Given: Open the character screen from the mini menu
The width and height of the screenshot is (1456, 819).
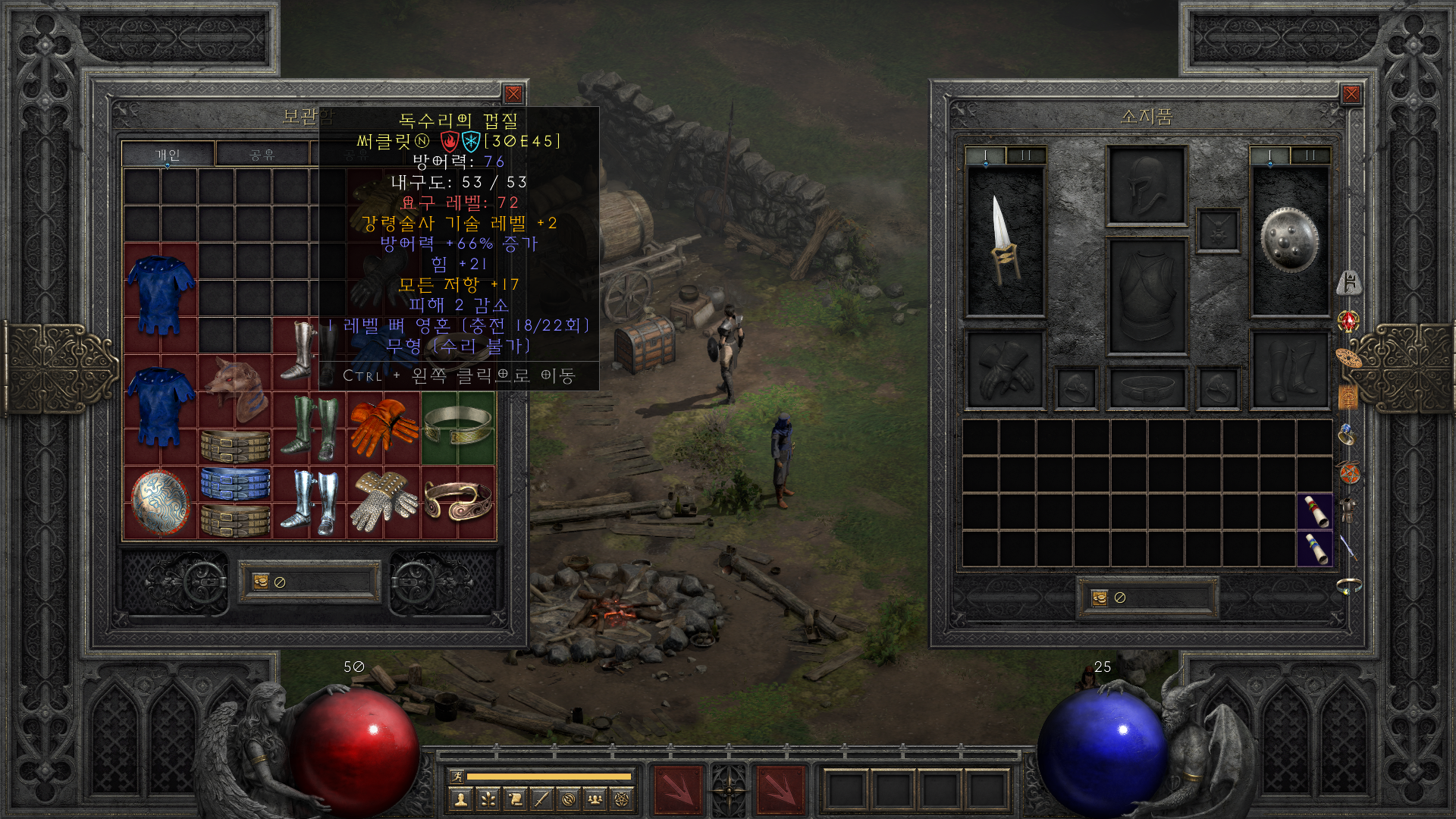Looking at the screenshot, I should tap(460, 799).
